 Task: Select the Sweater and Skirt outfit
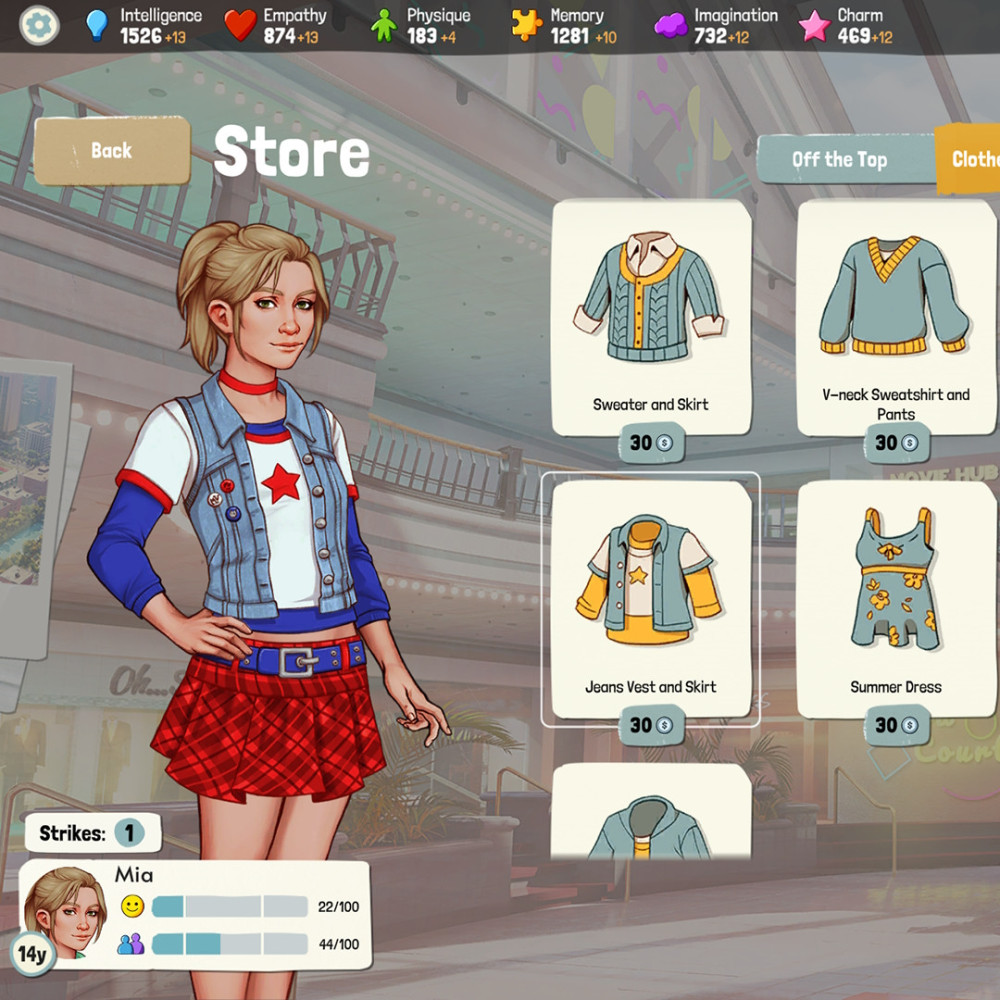[651, 310]
